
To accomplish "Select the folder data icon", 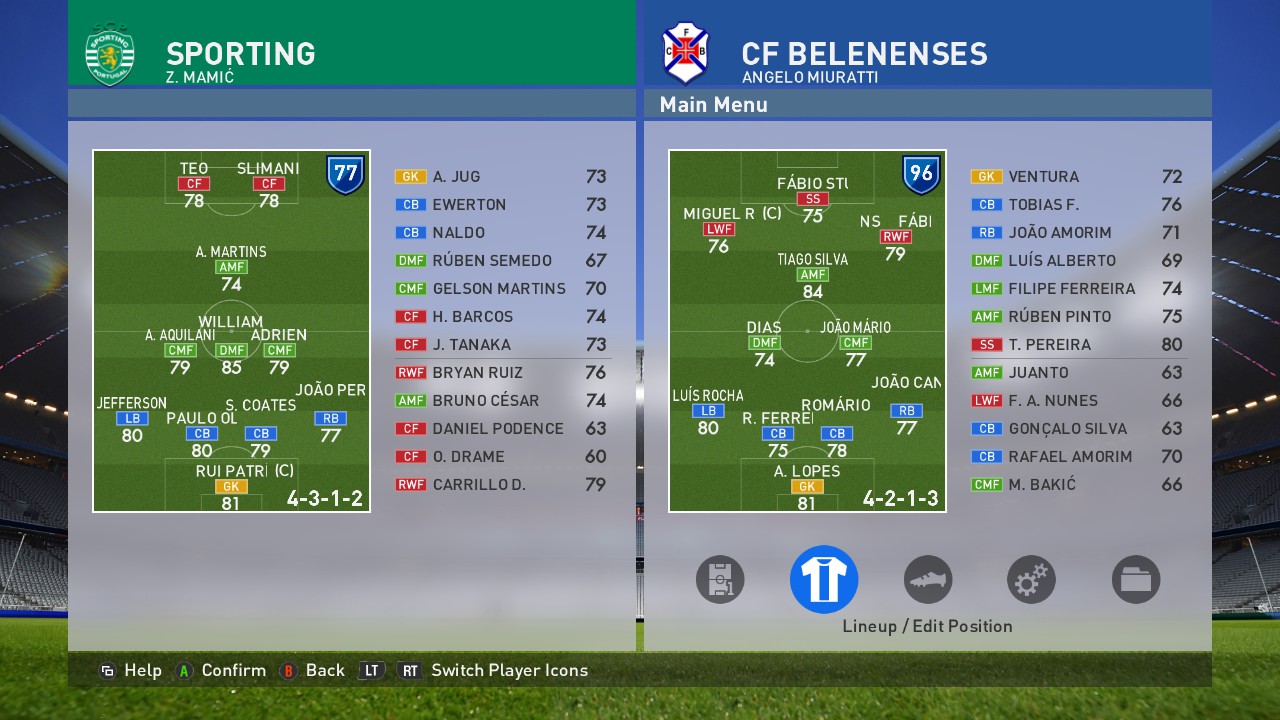I will point(1136,579).
